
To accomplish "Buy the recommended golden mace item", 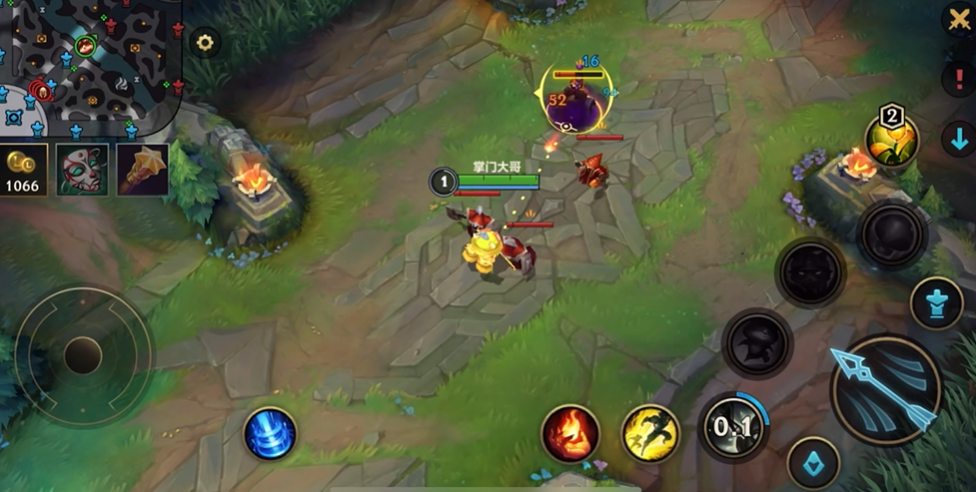I will (x=142, y=169).
